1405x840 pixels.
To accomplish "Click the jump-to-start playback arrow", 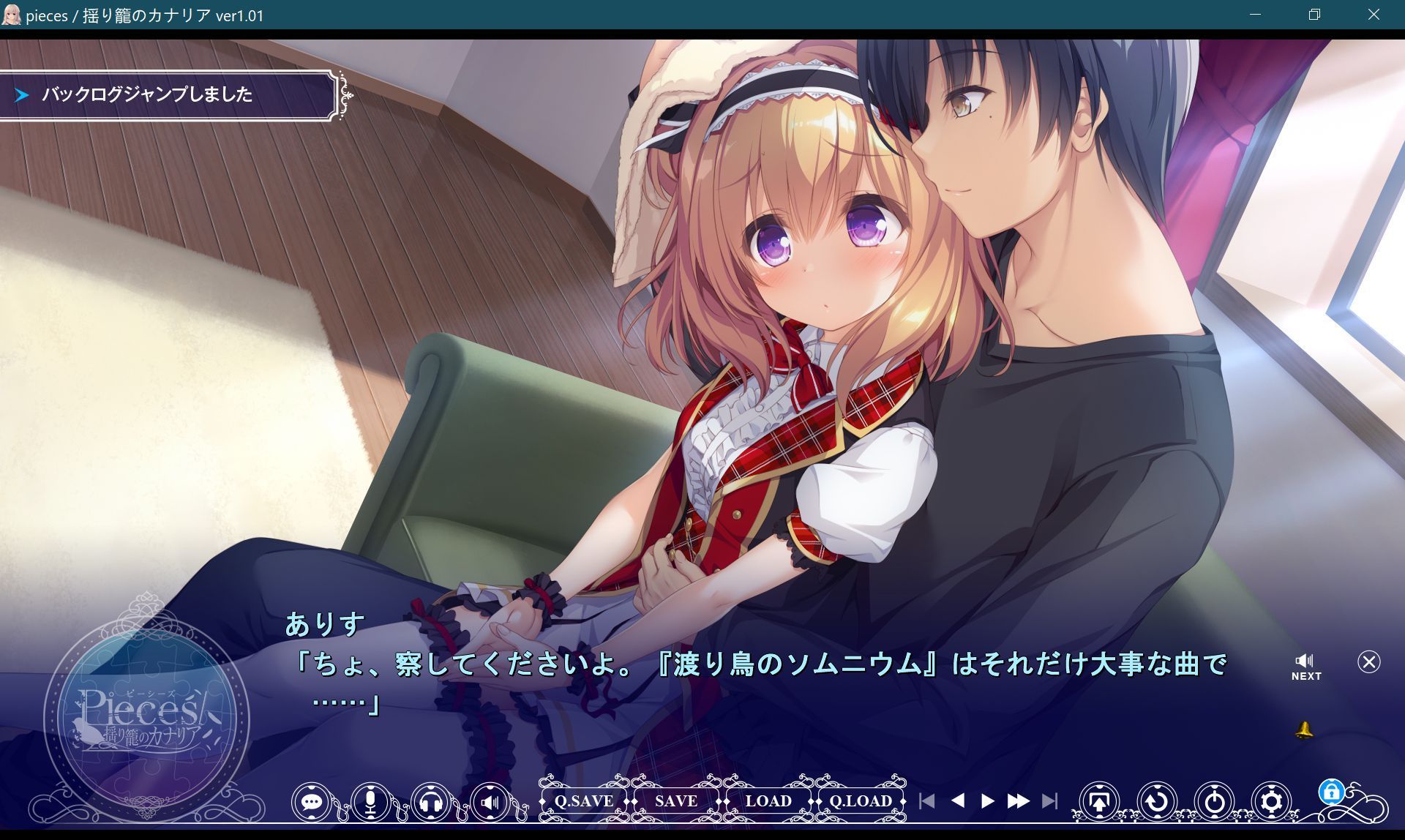I will click(929, 801).
